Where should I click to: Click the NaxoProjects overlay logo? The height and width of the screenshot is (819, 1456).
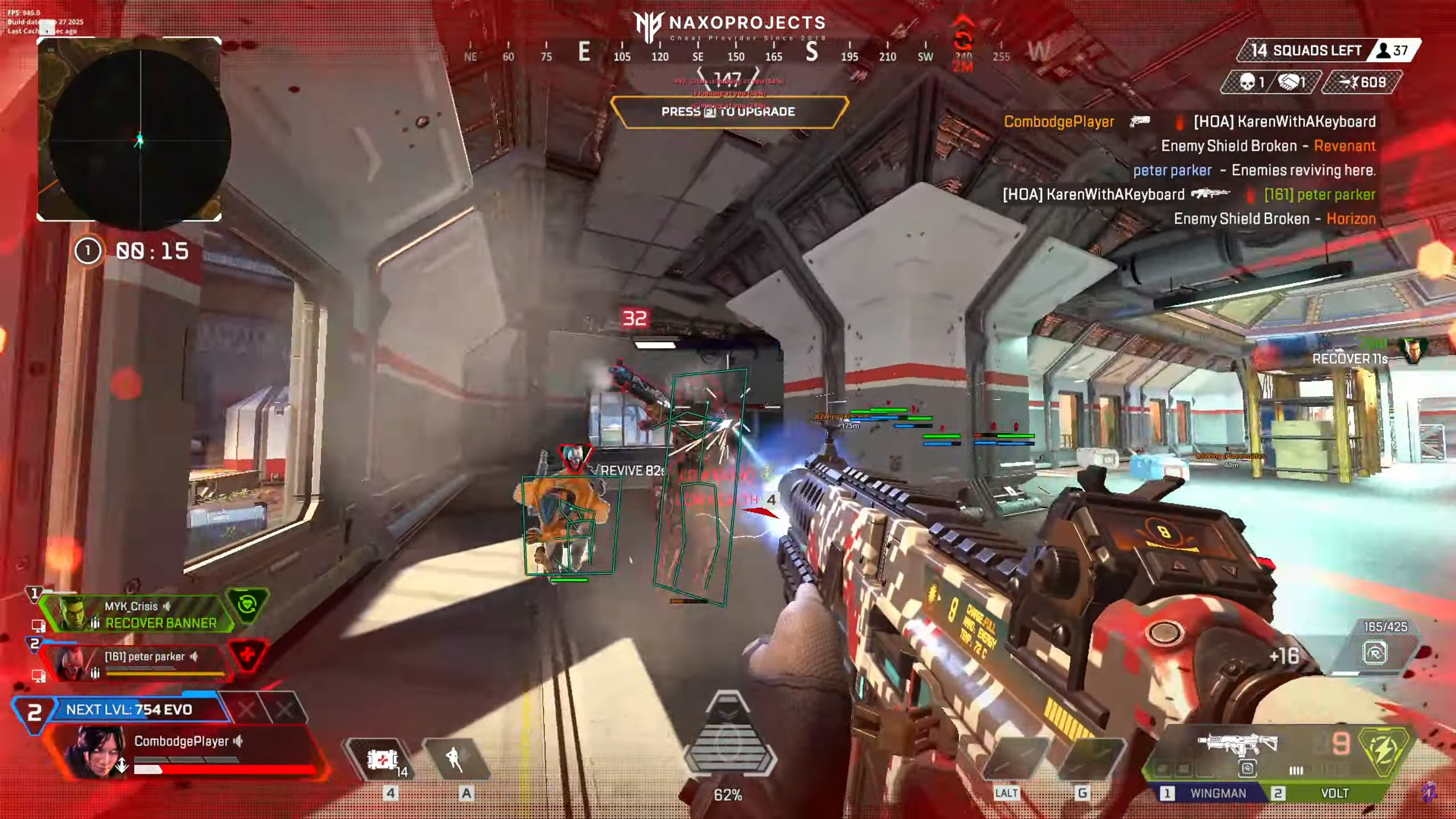pyautogui.click(x=729, y=26)
